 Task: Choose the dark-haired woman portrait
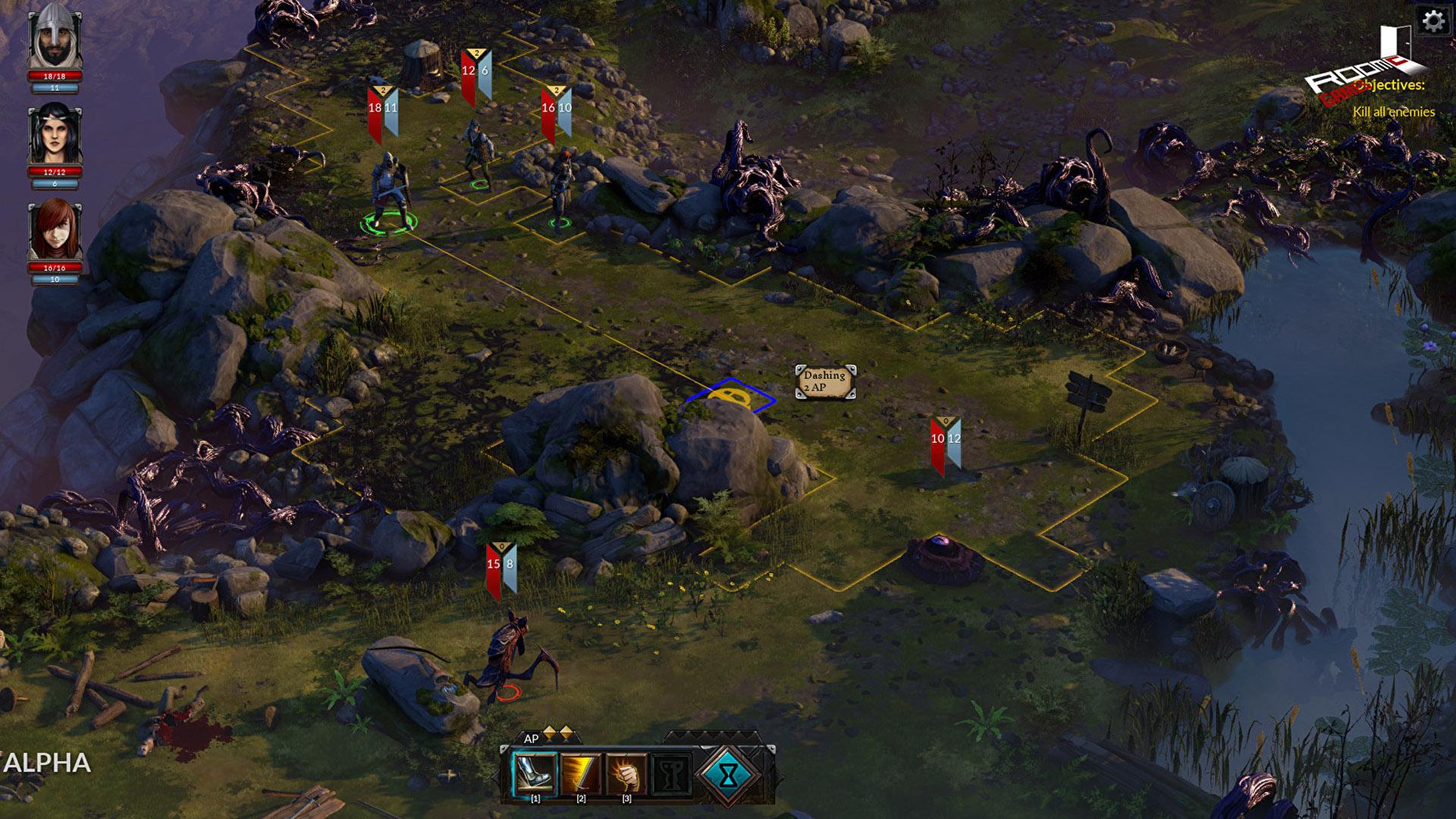click(x=55, y=135)
